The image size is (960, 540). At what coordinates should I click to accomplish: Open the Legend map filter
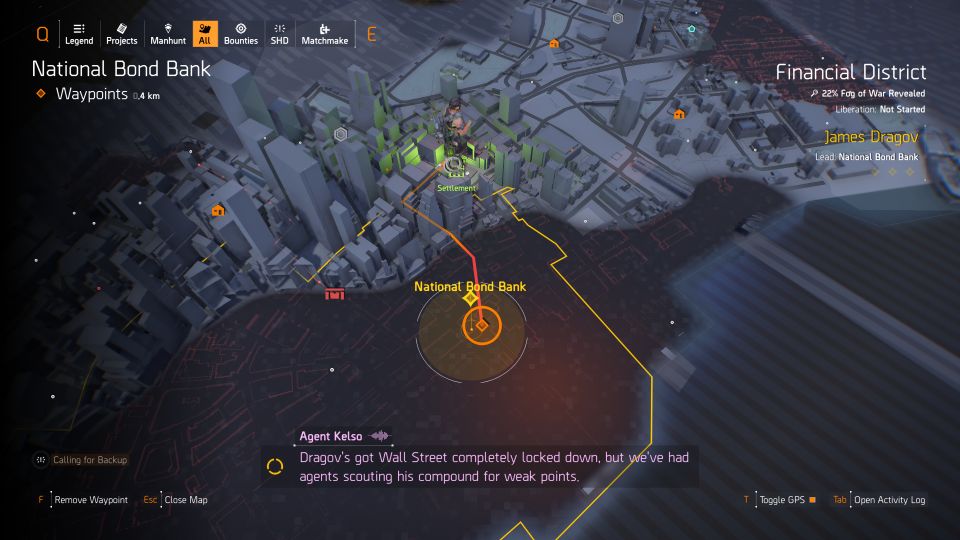[x=79, y=33]
